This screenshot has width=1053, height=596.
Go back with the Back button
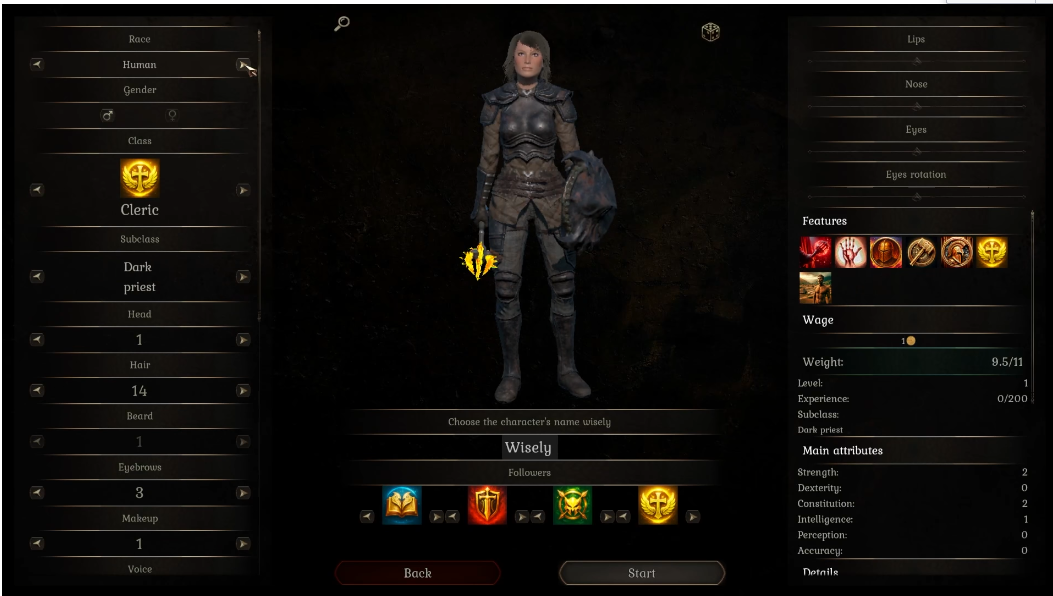pyautogui.click(x=417, y=573)
